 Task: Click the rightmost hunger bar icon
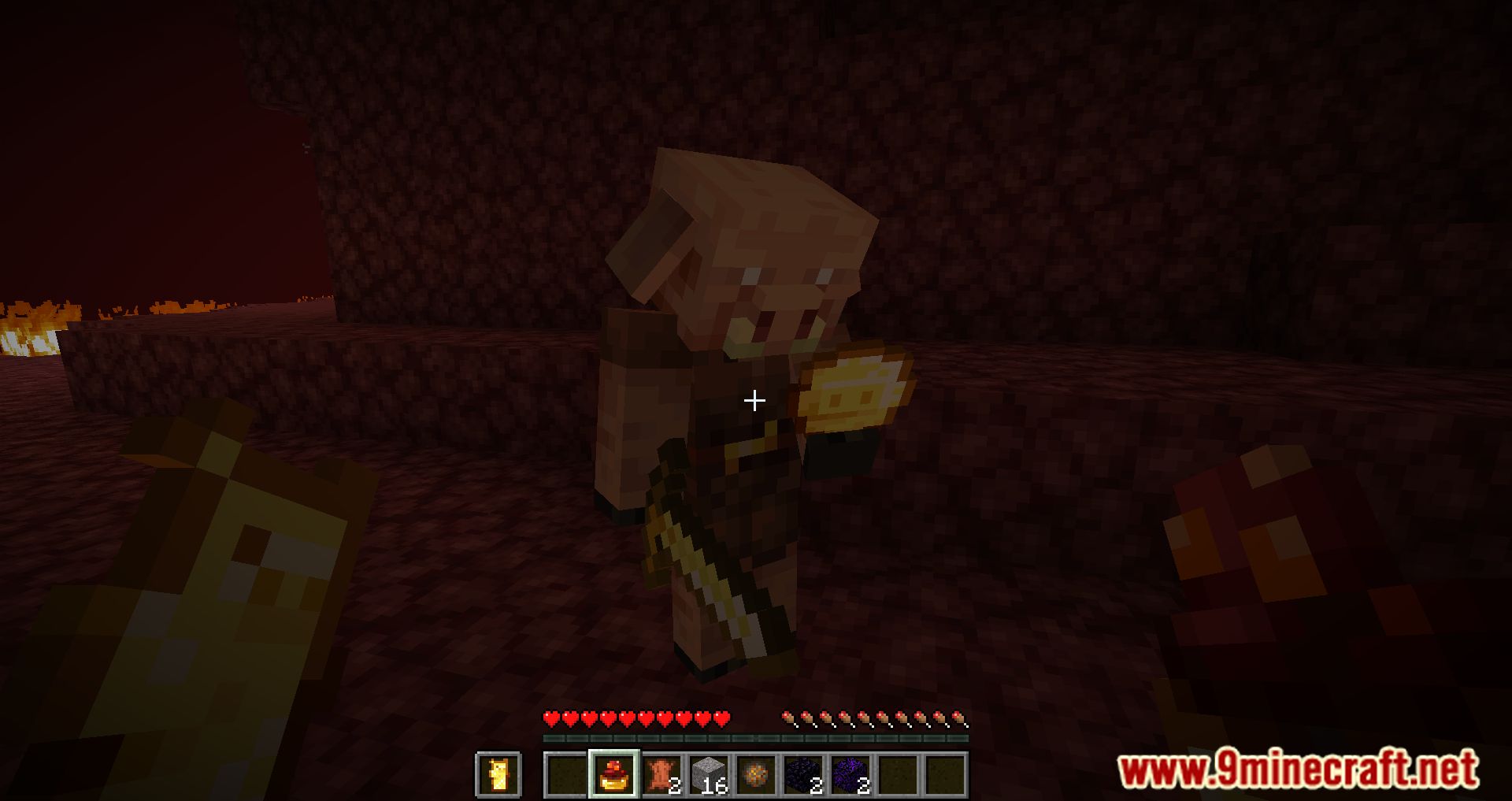tap(961, 719)
